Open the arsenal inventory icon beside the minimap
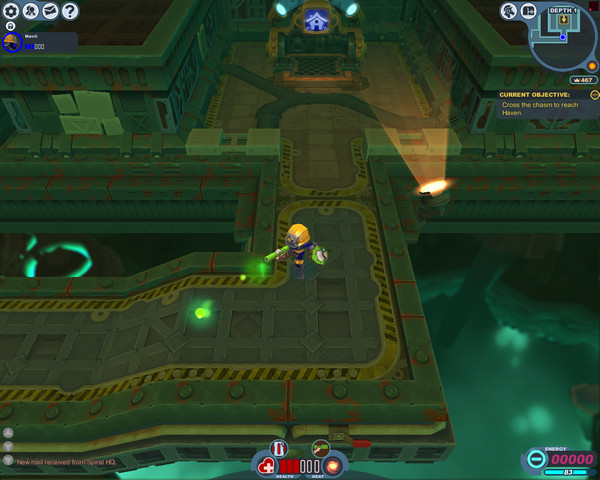Viewport: 600px width, 480px height. coord(529,11)
